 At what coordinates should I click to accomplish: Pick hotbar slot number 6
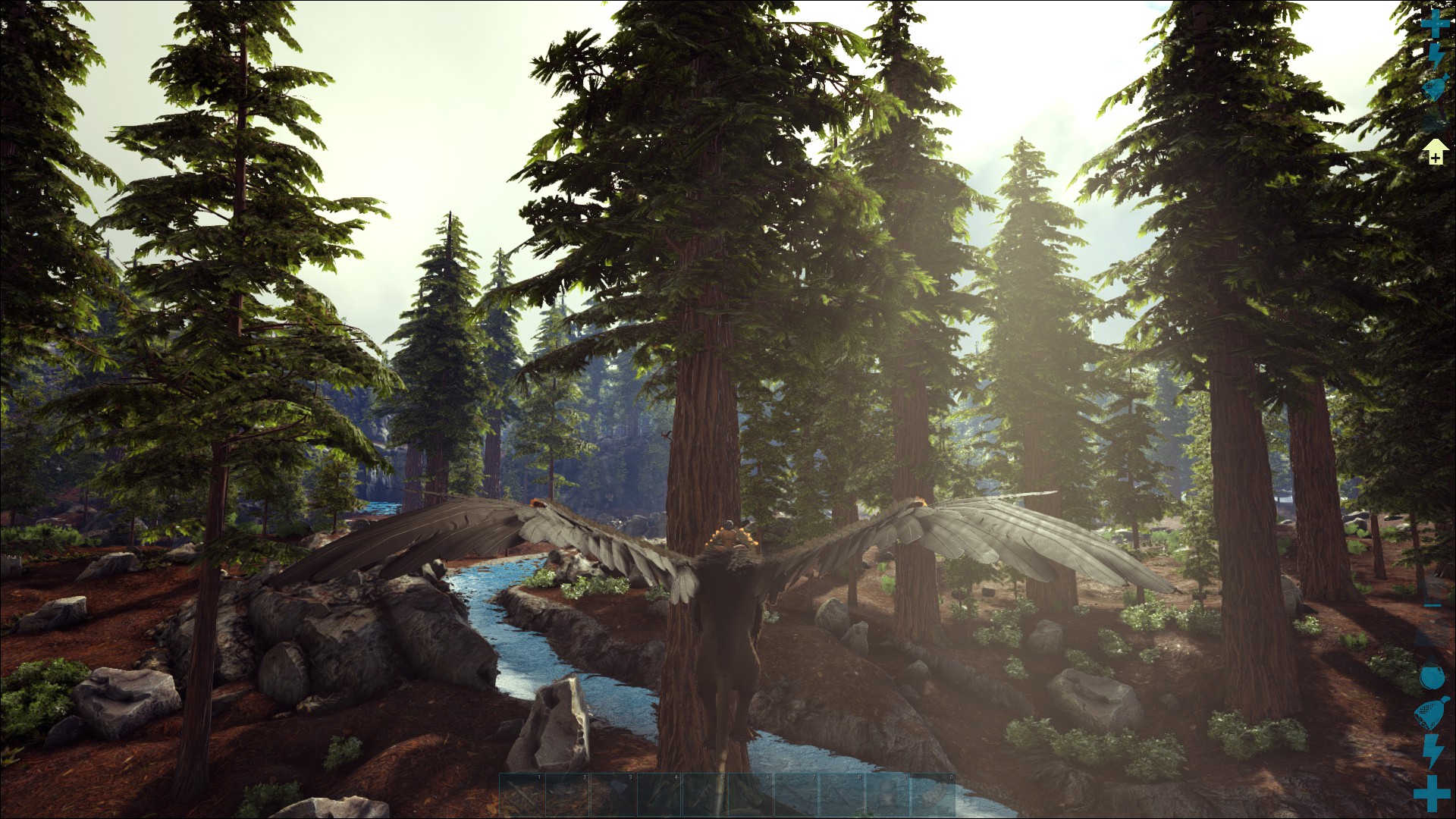pyautogui.click(x=750, y=794)
